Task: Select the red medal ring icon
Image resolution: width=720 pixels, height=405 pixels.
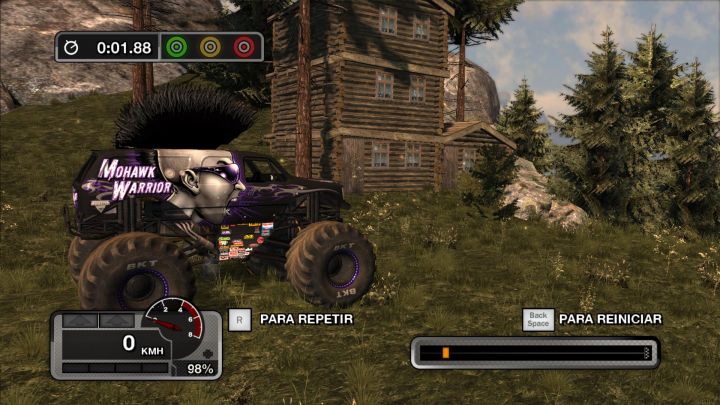Action: click(x=243, y=46)
